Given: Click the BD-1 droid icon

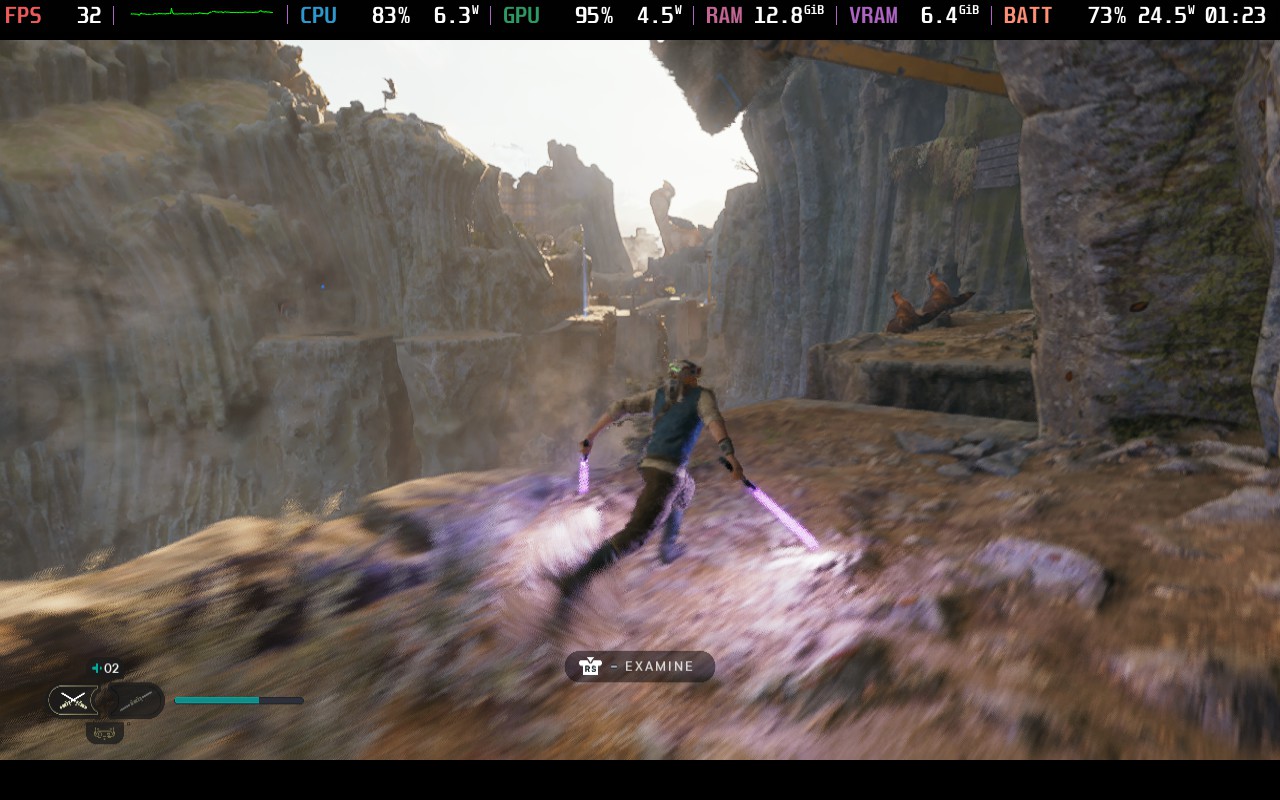Looking at the screenshot, I should (104, 733).
